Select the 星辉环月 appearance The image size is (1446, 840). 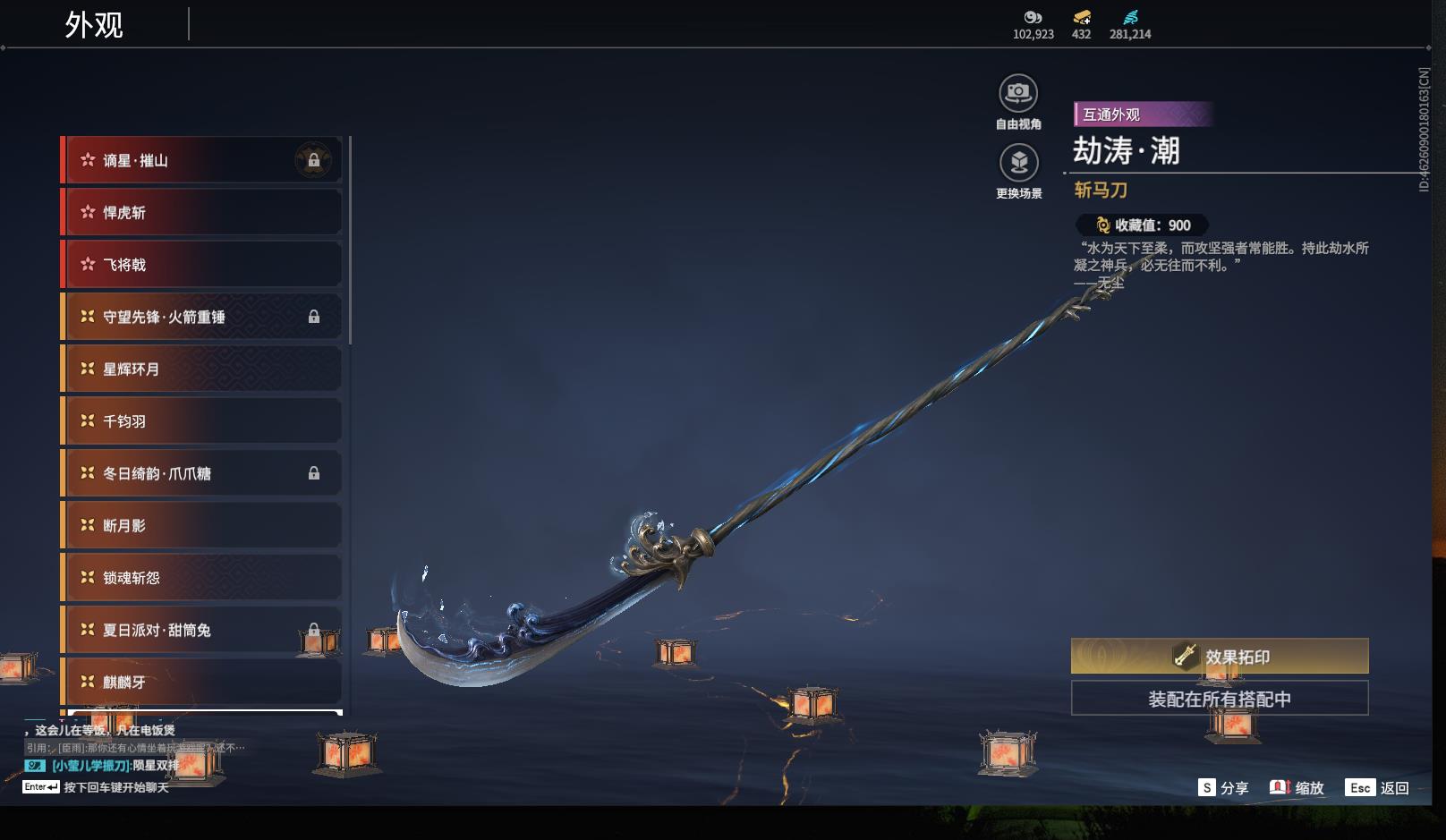click(201, 369)
